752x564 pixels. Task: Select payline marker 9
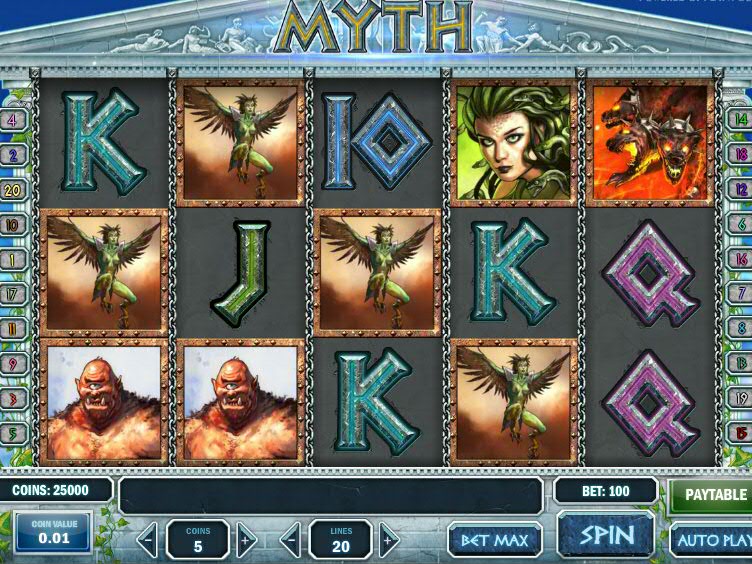14,364
